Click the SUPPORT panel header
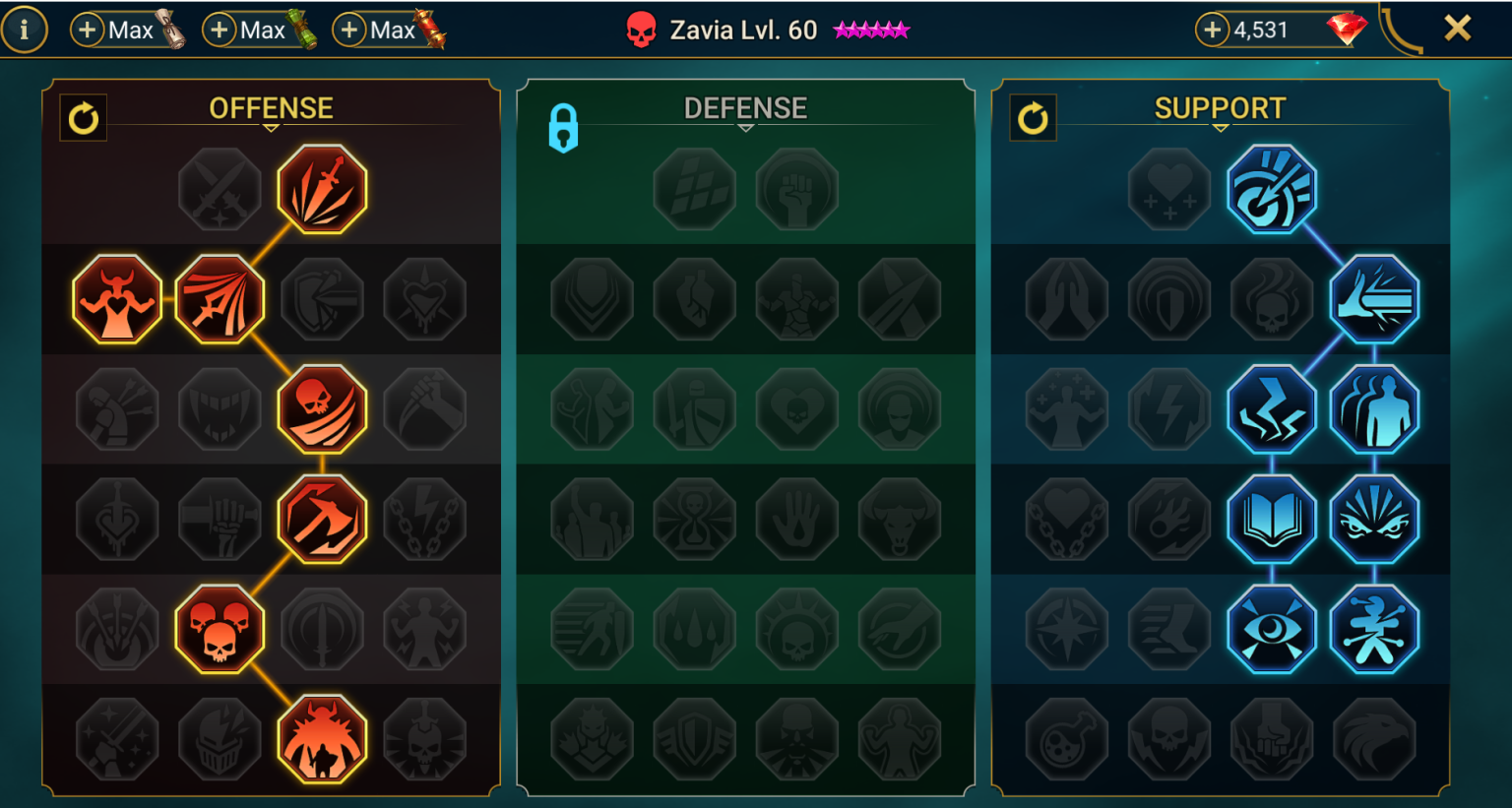This screenshot has width=1512, height=808. 1221,108
